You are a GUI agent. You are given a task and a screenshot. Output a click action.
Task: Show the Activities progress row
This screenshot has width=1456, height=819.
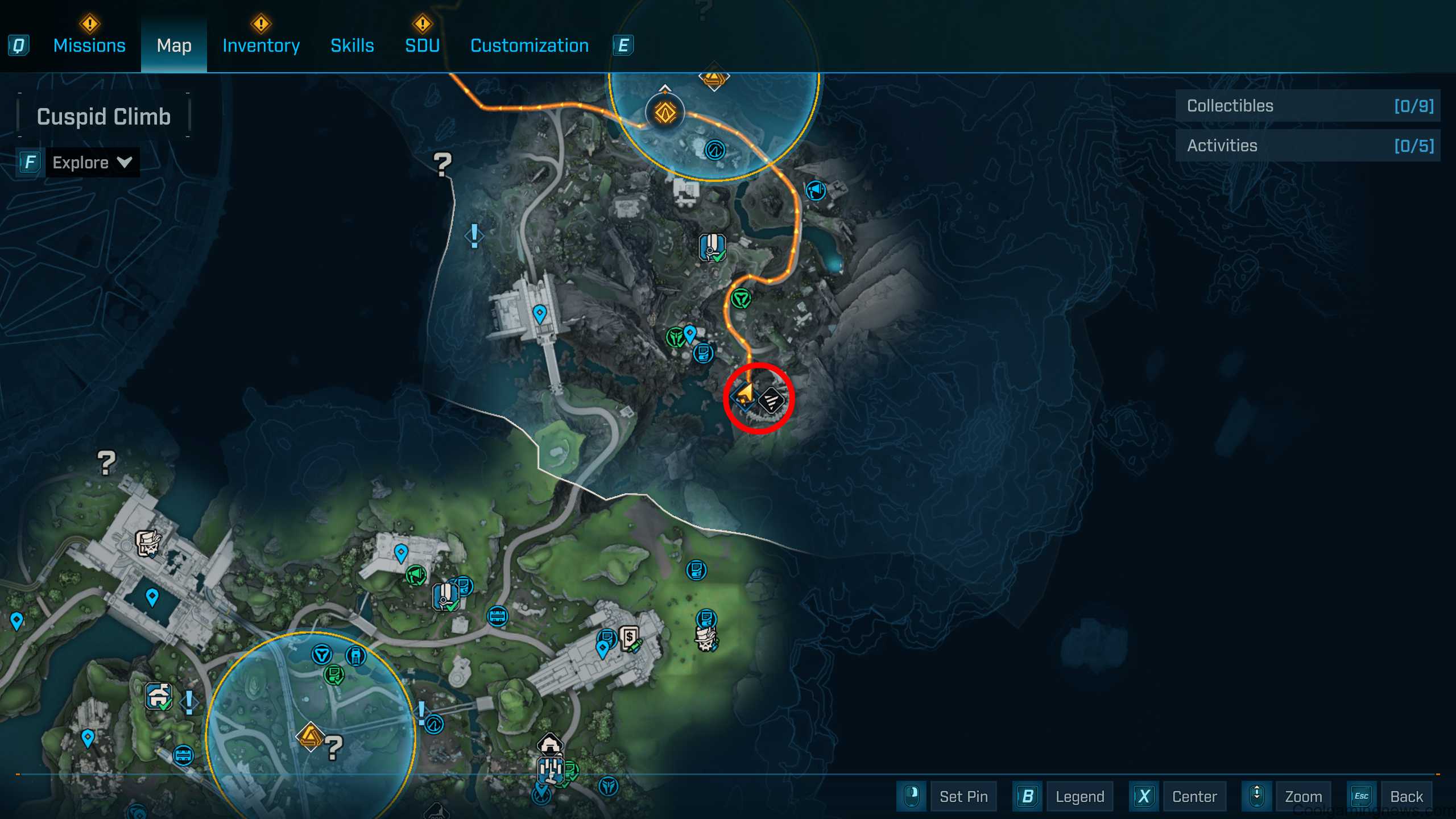(x=1308, y=146)
